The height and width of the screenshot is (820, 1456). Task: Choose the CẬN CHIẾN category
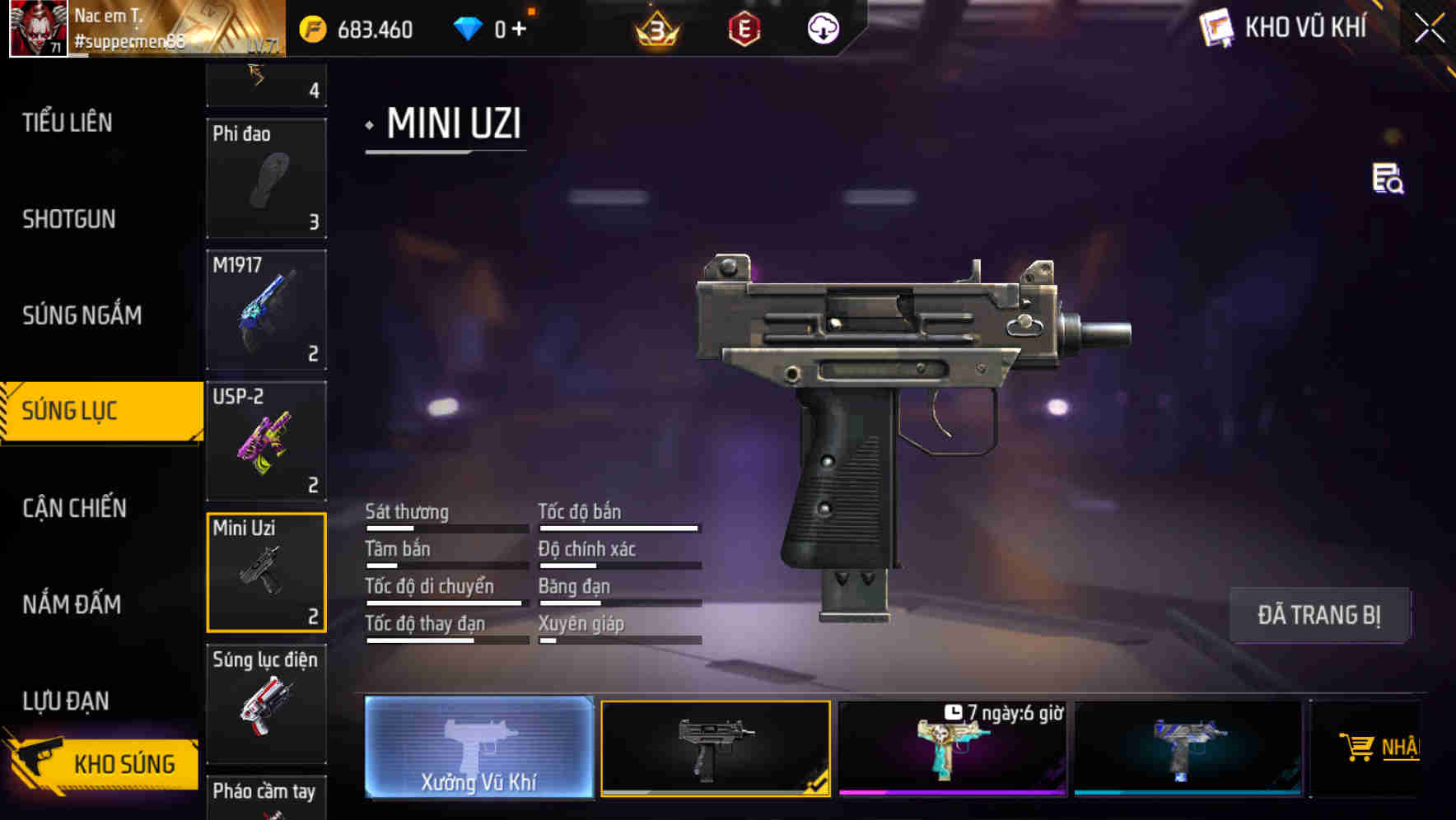[x=74, y=508]
